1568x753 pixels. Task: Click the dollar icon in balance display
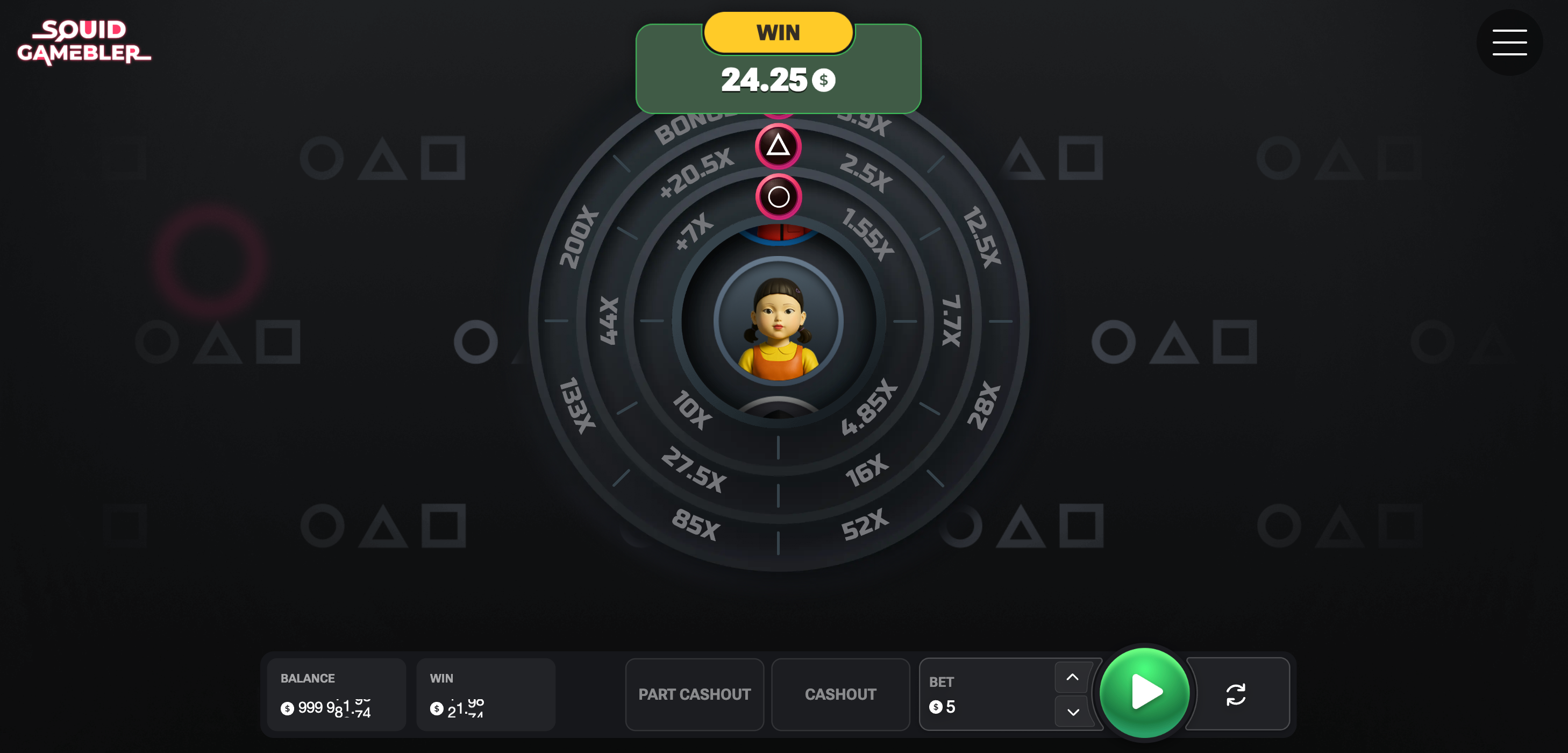pos(286,708)
